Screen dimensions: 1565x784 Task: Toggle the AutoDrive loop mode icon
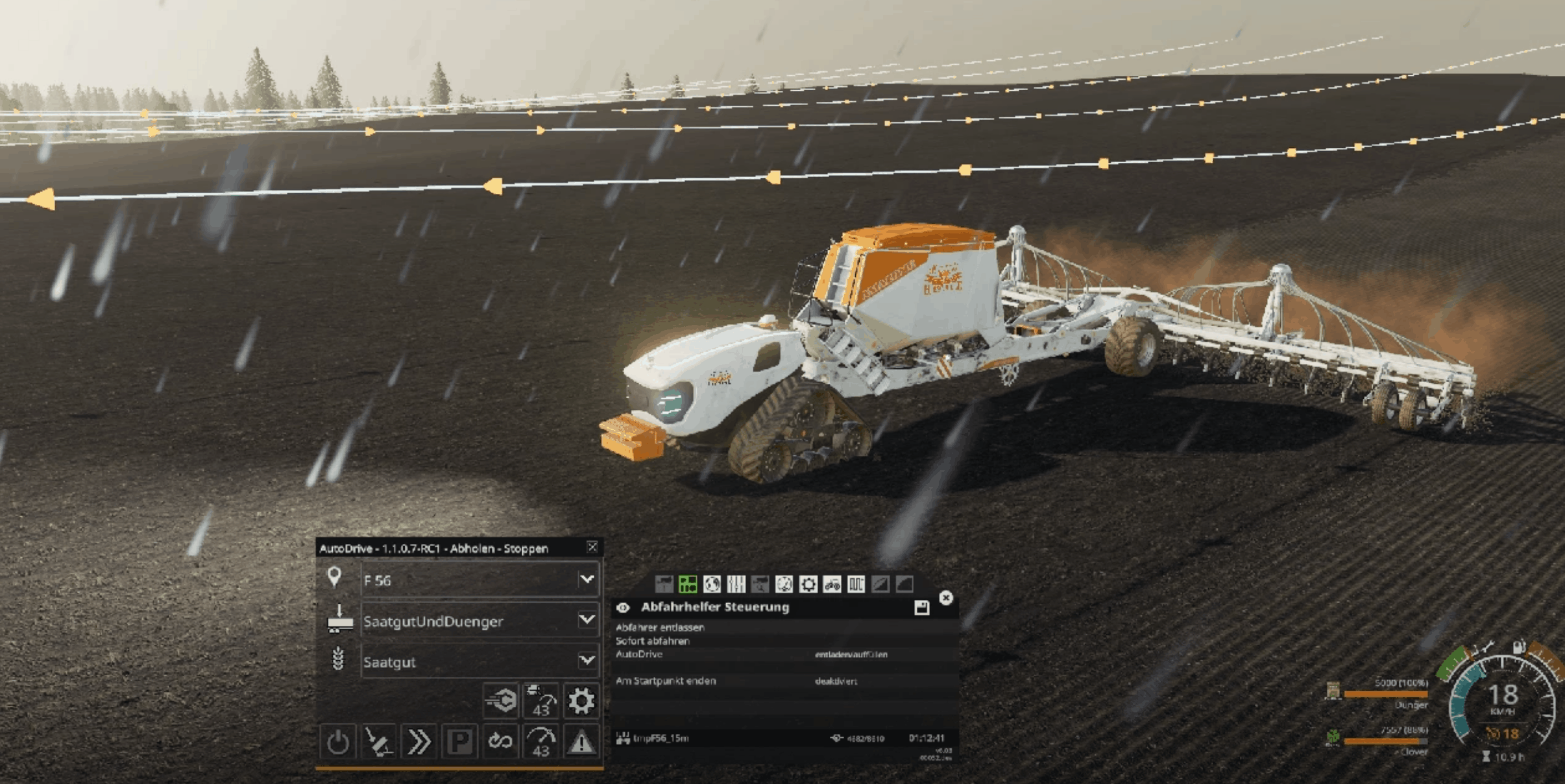[500, 742]
